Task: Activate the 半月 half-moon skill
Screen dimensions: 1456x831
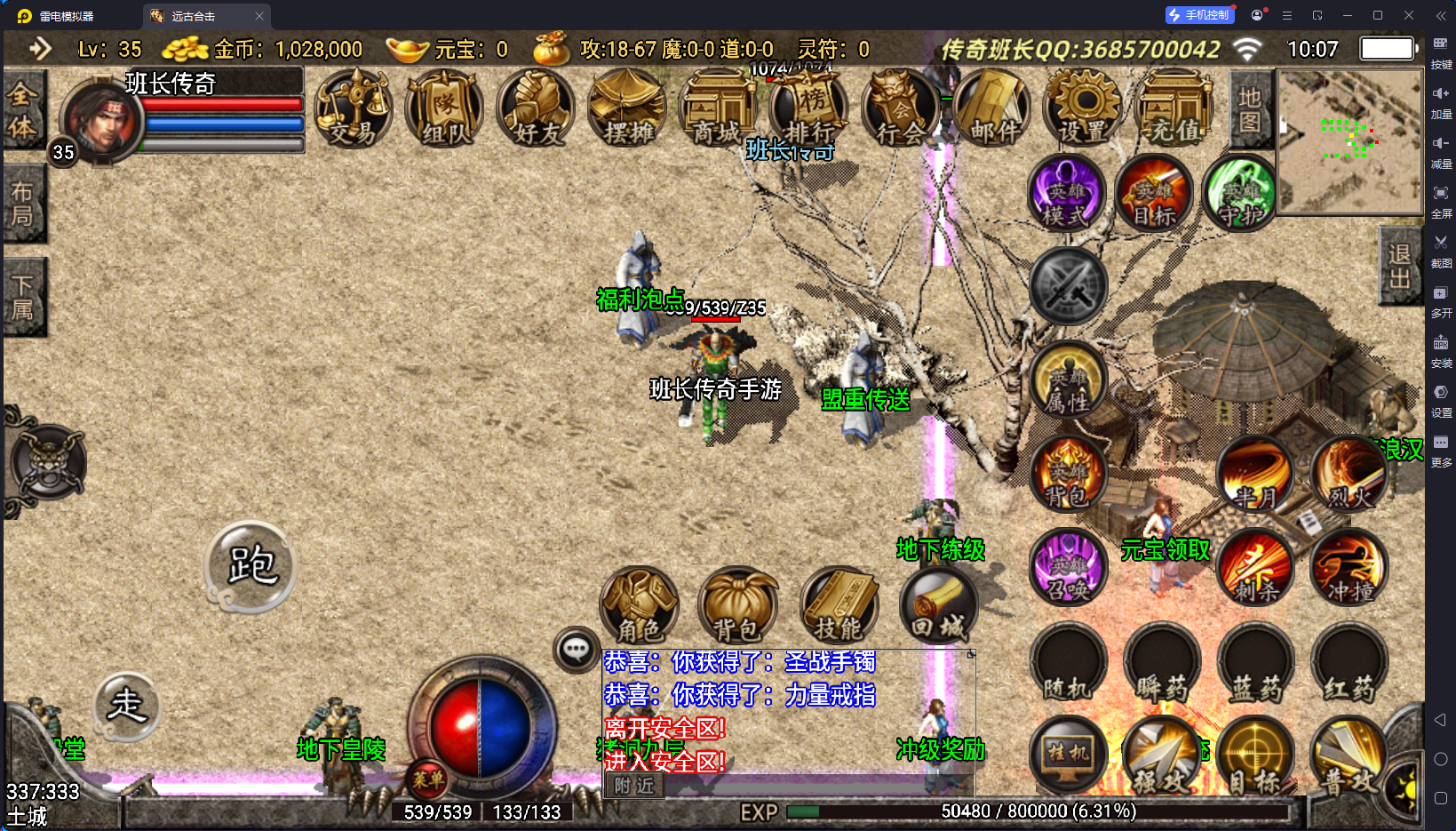Action: (1255, 475)
